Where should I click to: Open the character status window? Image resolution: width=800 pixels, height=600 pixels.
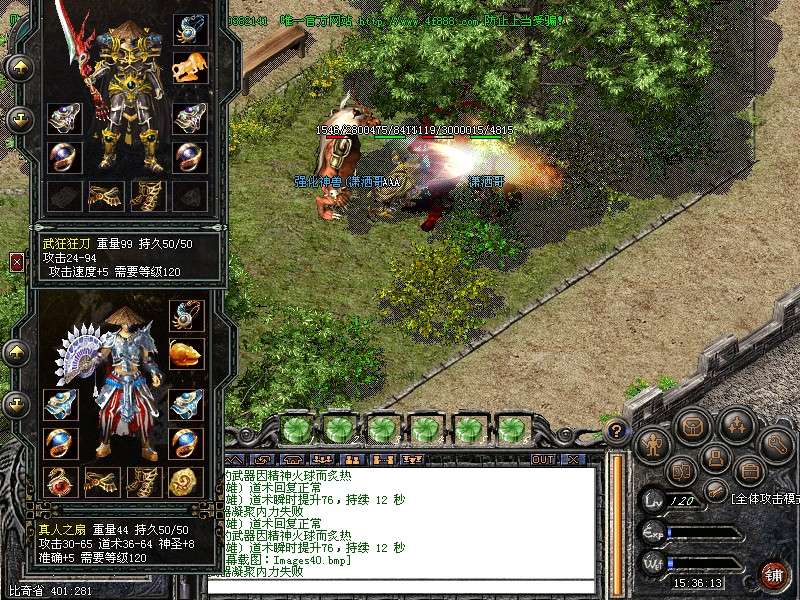653,443
